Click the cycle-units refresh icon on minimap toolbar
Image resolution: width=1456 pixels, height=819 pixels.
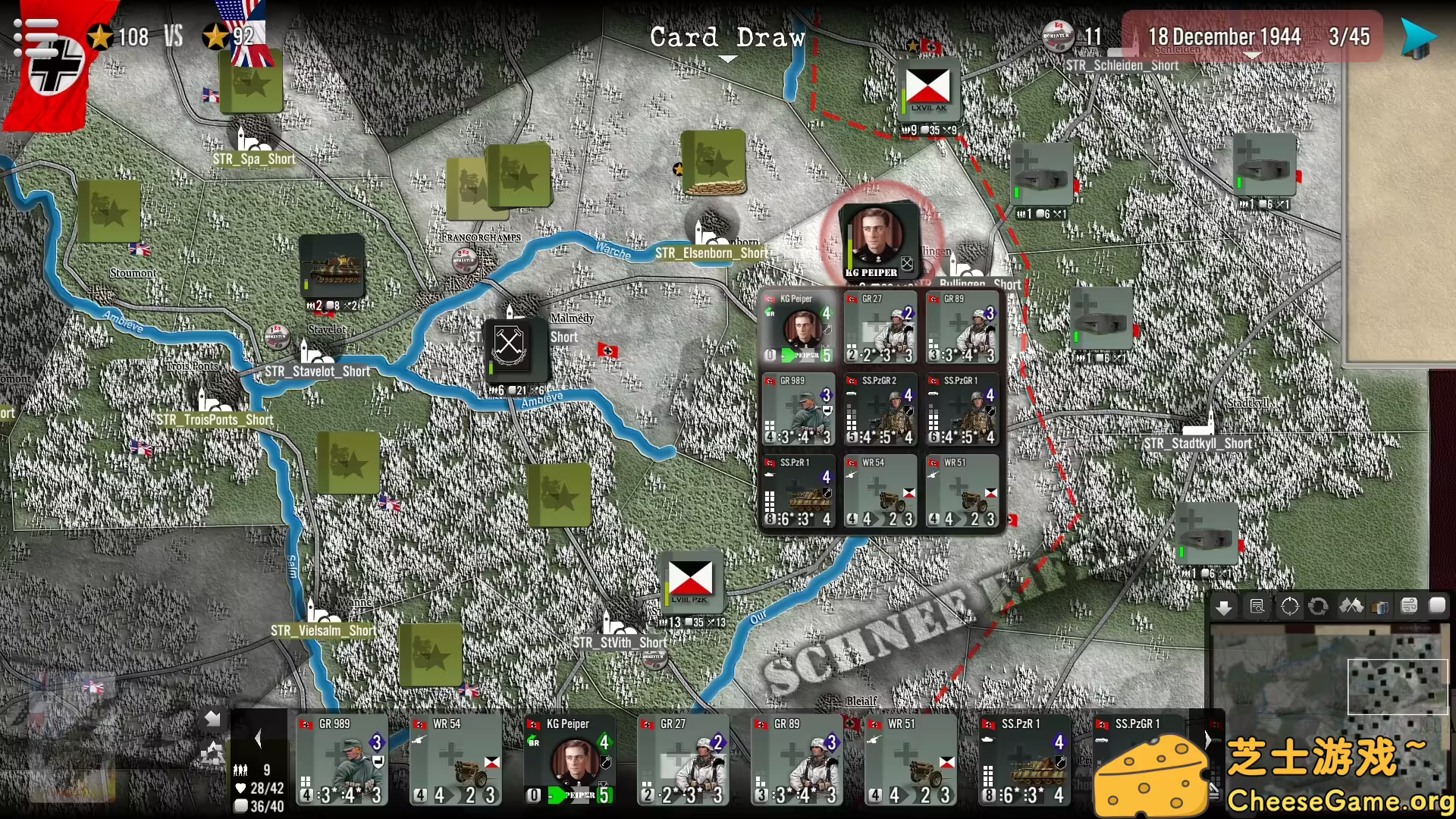coord(1318,606)
